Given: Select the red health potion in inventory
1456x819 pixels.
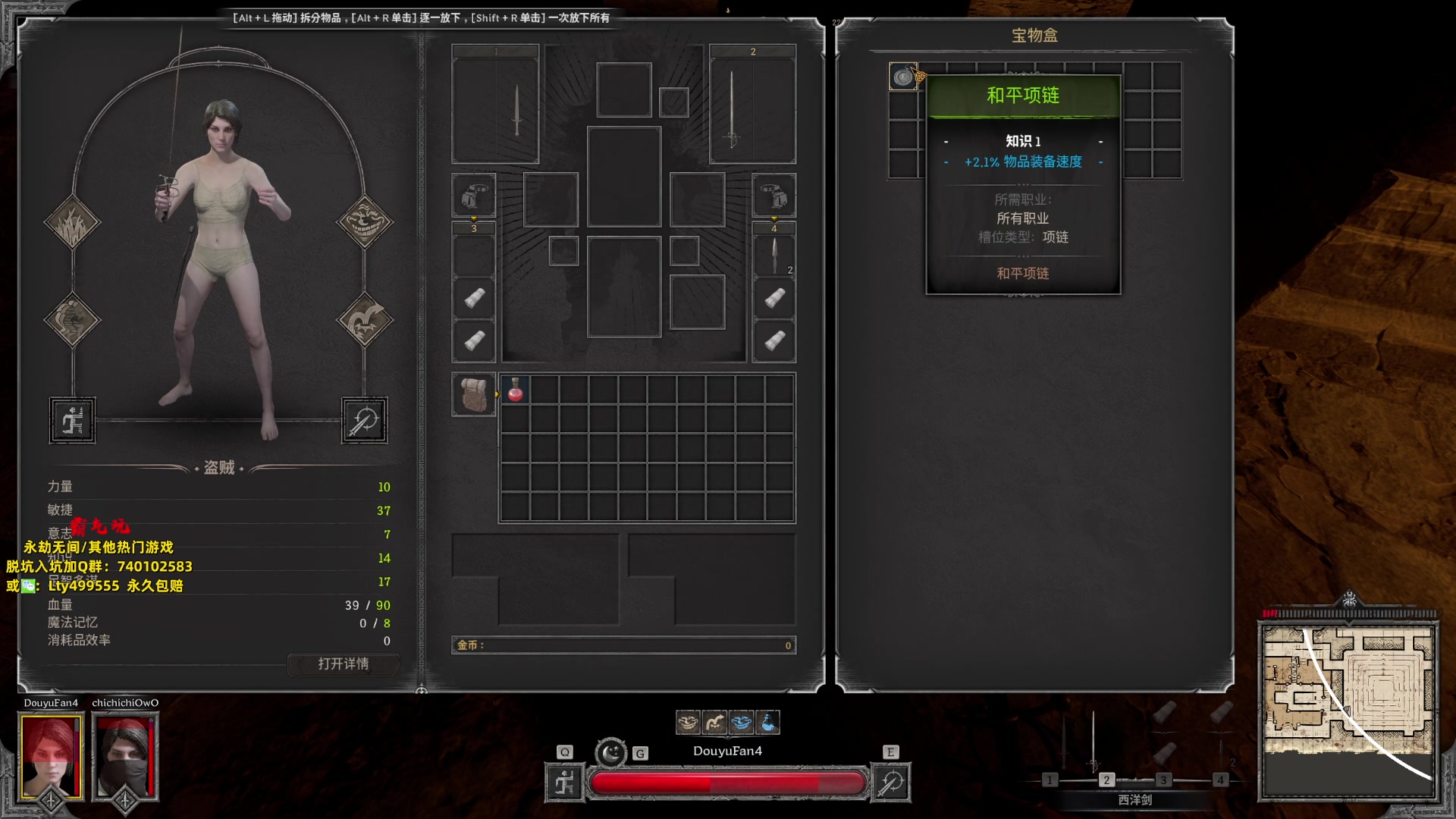Looking at the screenshot, I should pyautogui.click(x=516, y=391).
